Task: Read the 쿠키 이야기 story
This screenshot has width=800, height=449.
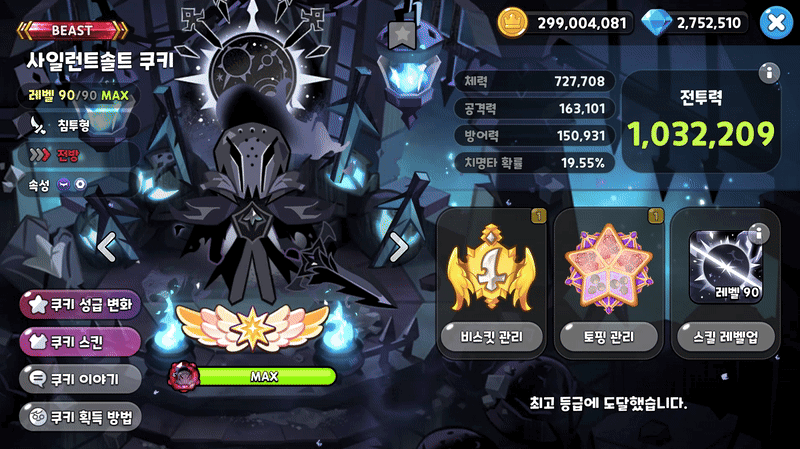Action: pyautogui.click(x=80, y=379)
